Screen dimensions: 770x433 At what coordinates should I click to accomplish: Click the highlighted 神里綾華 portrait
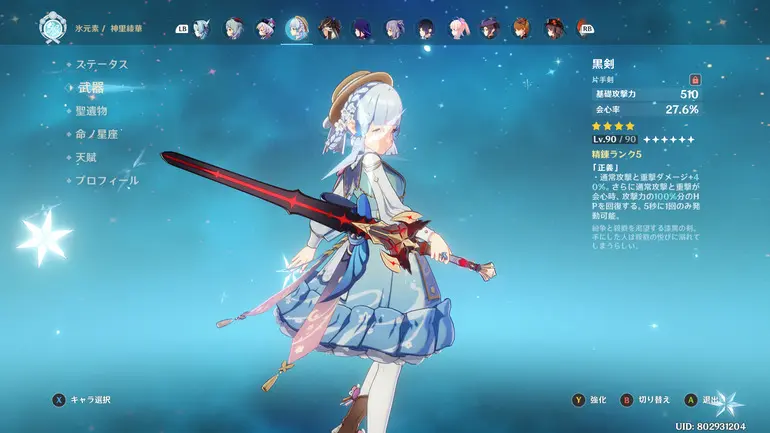click(x=296, y=28)
